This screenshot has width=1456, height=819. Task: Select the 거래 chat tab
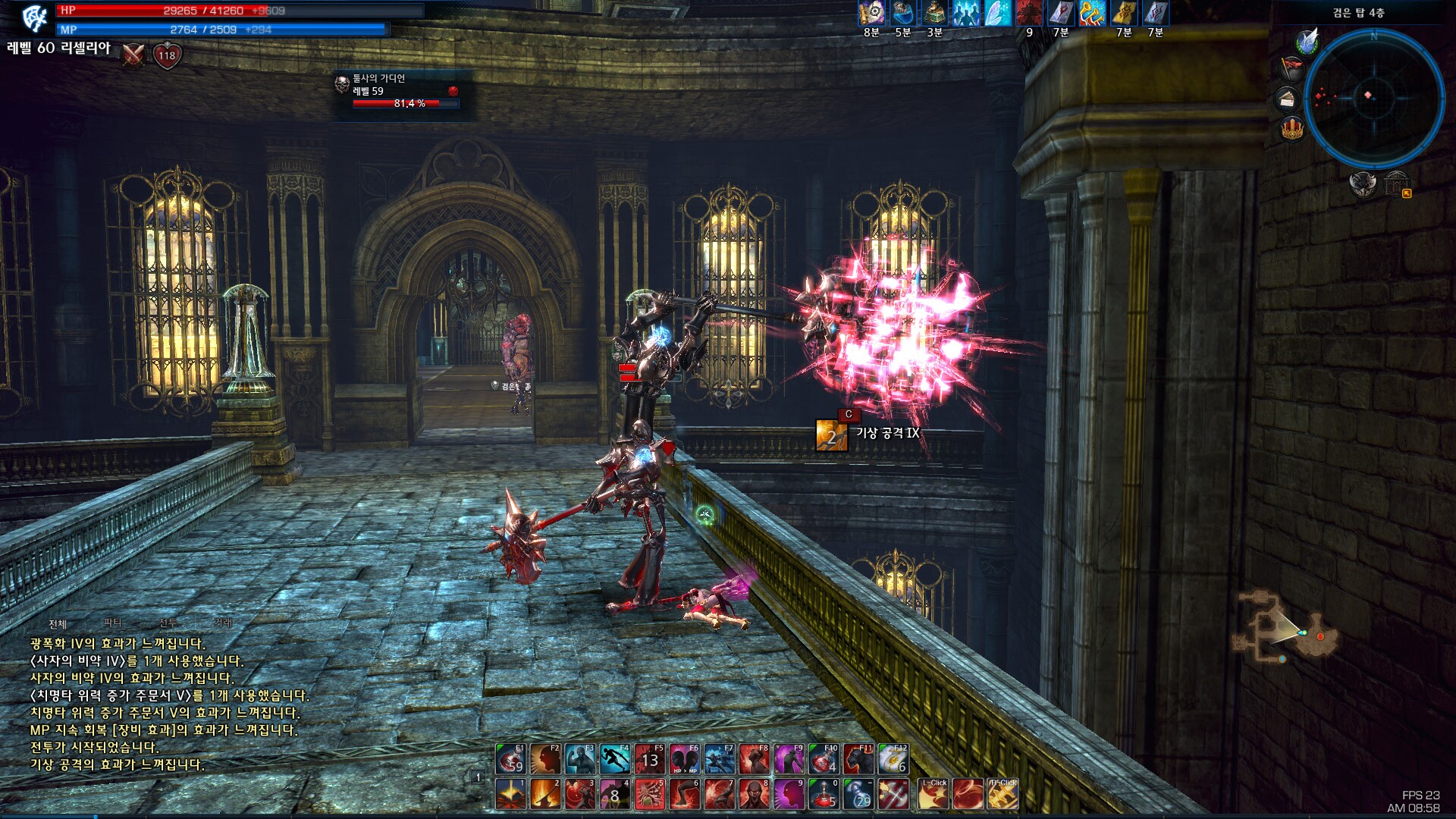click(x=223, y=623)
